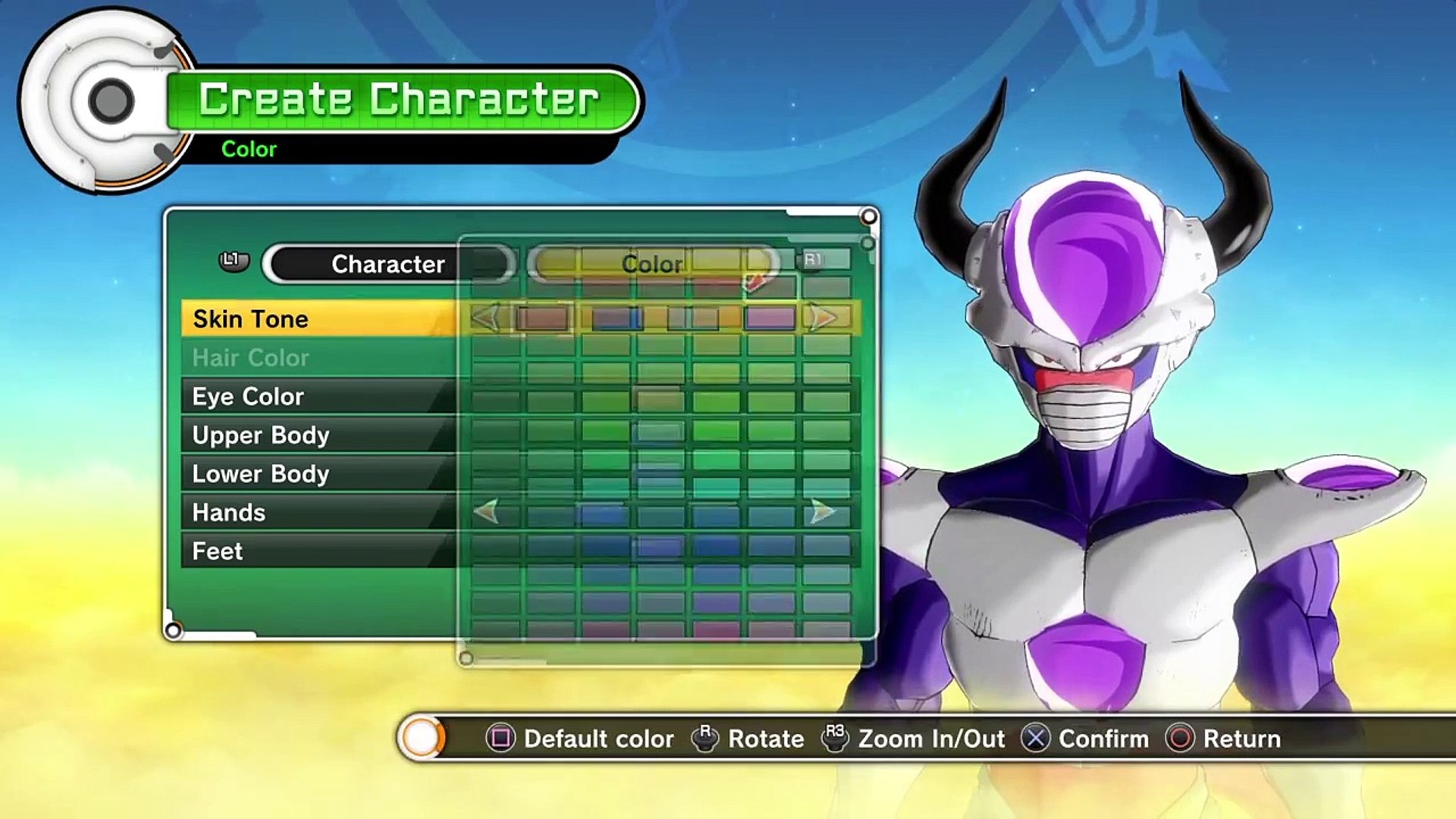Click the right arrow on Skin Tone row
Image resolution: width=1456 pixels, height=819 pixels.
823,318
